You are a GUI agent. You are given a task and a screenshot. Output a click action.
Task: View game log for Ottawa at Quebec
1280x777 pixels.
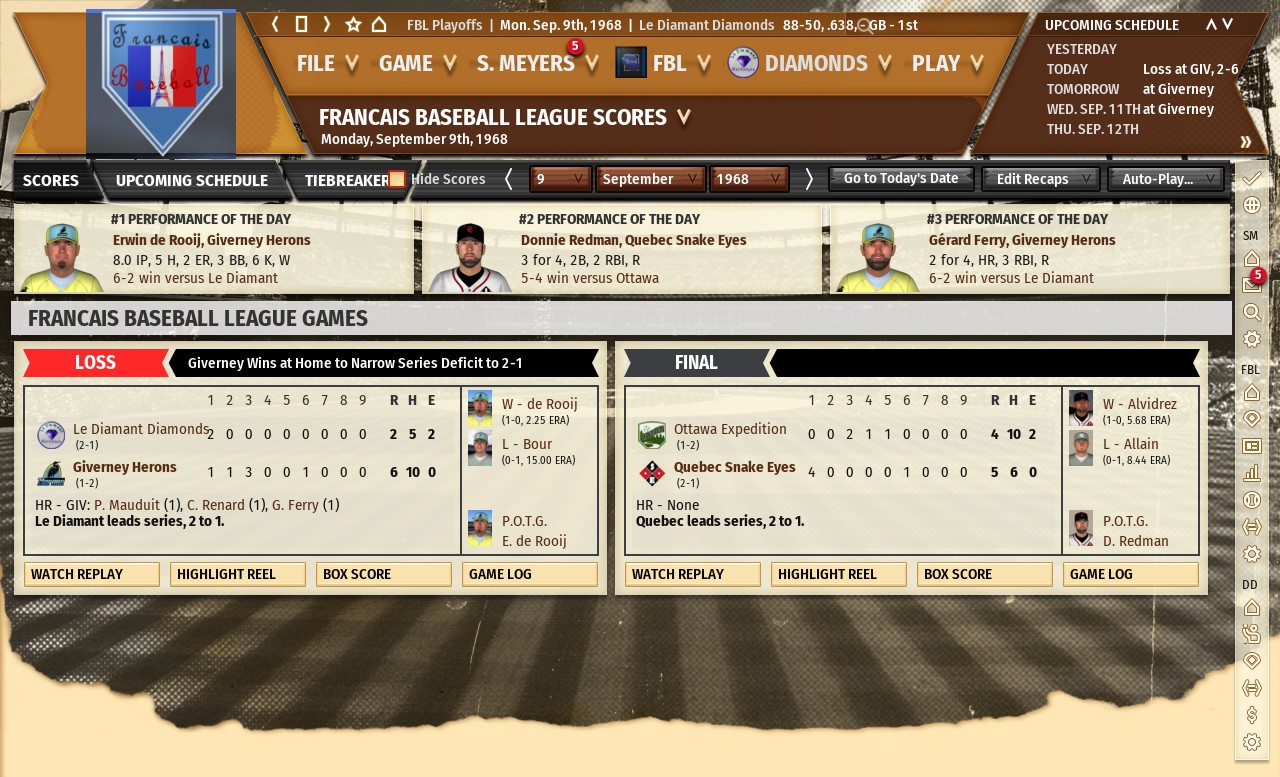point(1131,575)
